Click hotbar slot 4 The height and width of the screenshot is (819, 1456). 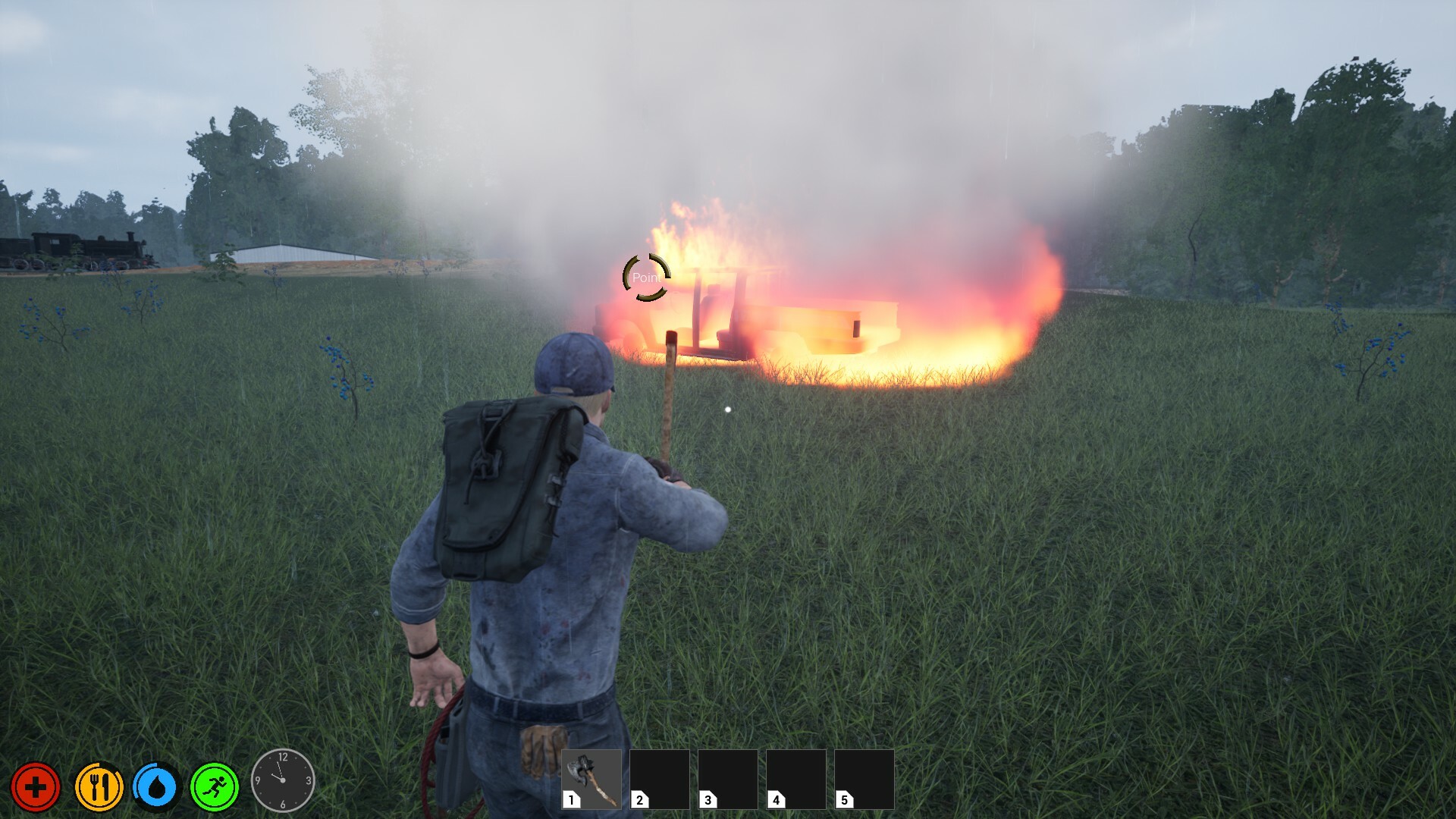(x=795, y=781)
